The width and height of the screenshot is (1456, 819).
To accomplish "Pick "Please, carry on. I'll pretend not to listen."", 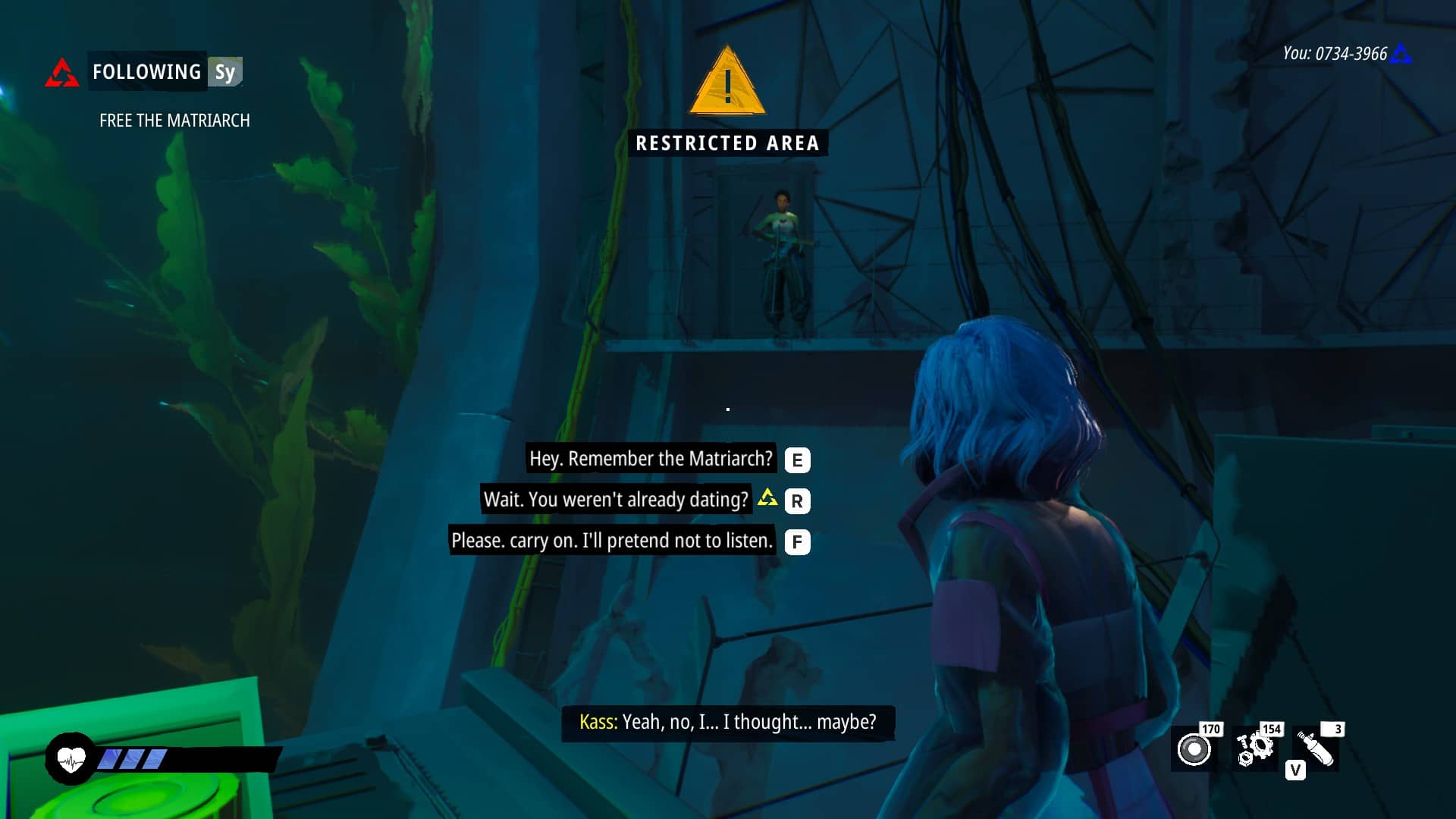I will pyautogui.click(x=611, y=541).
